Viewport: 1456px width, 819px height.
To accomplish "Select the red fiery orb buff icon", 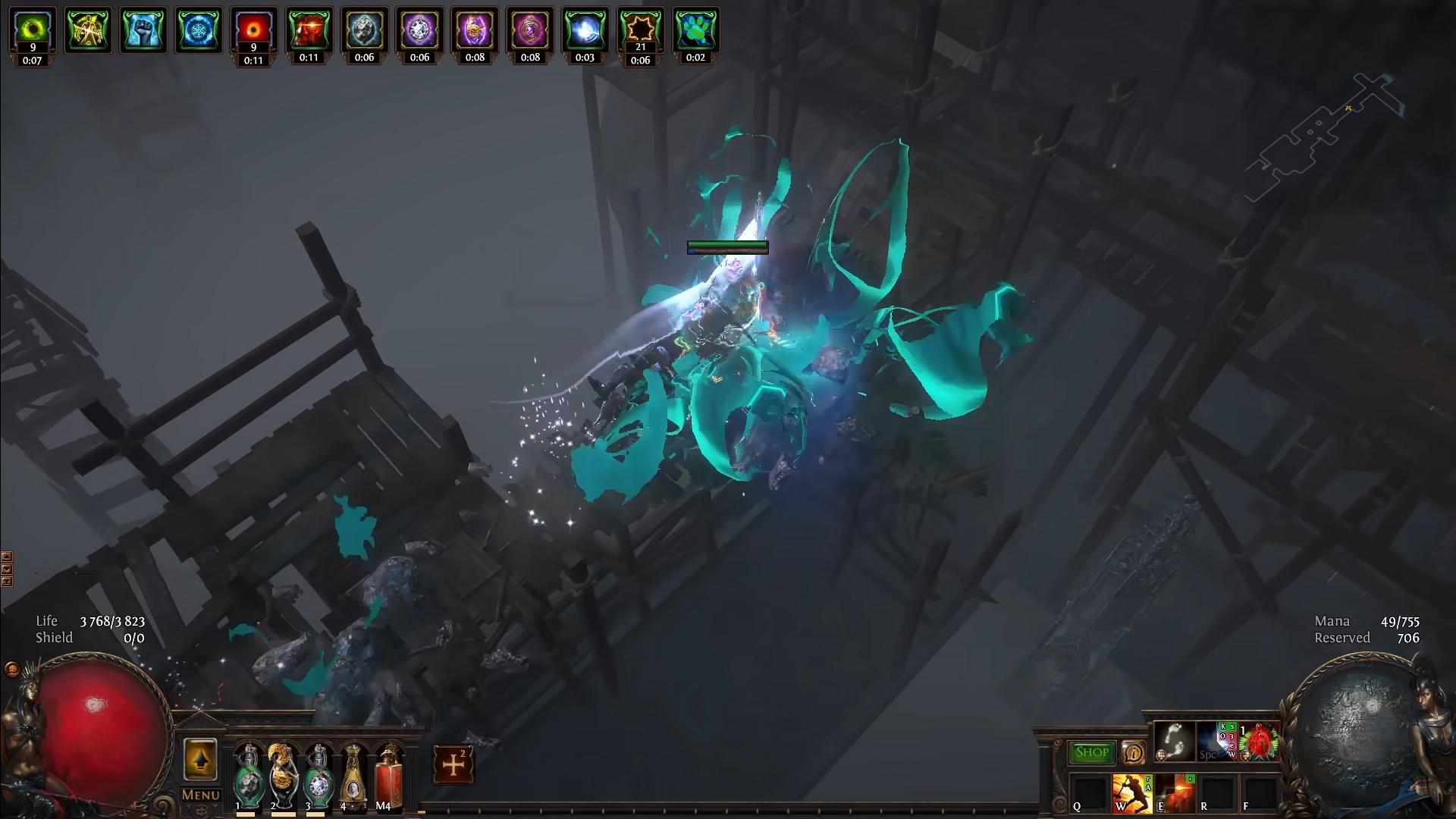I will pos(253,29).
